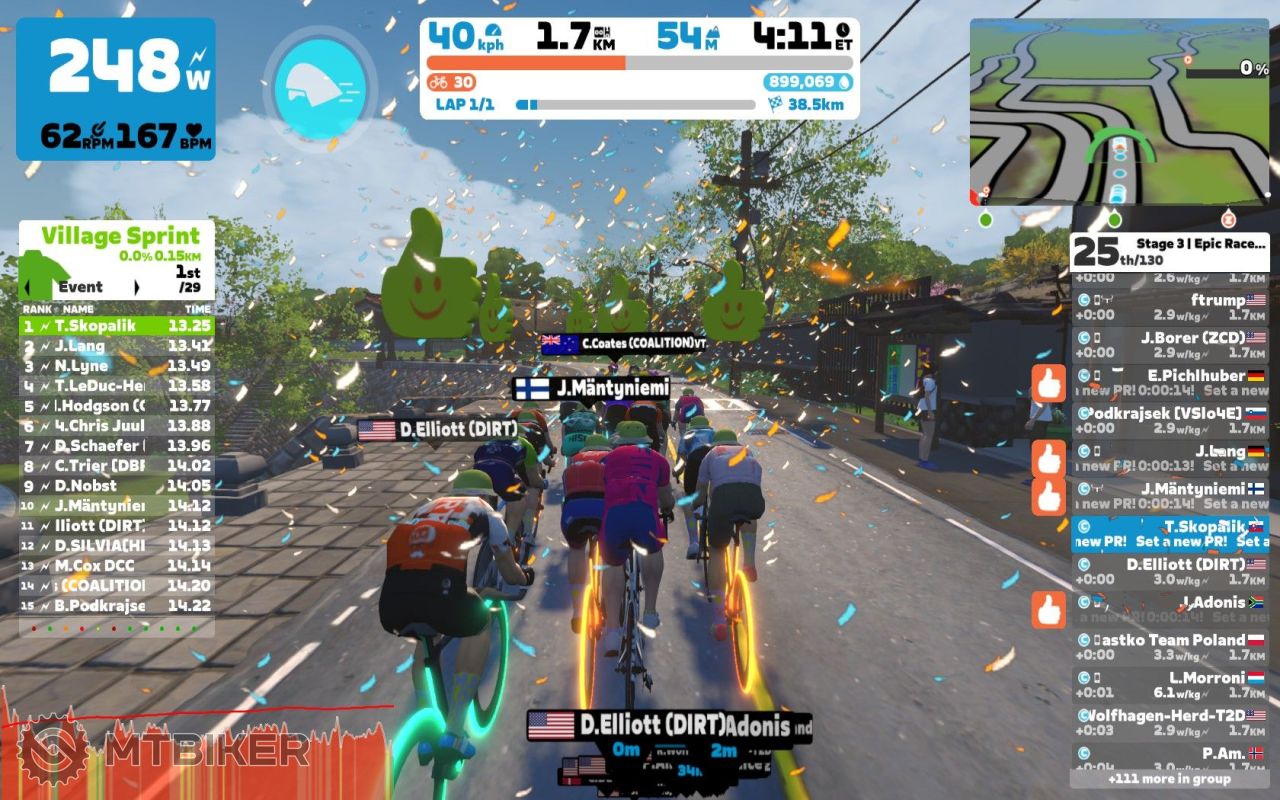Click the left arrow beside Event
Image resolution: width=1280 pixels, height=800 pixels.
pyautogui.click(x=30, y=287)
